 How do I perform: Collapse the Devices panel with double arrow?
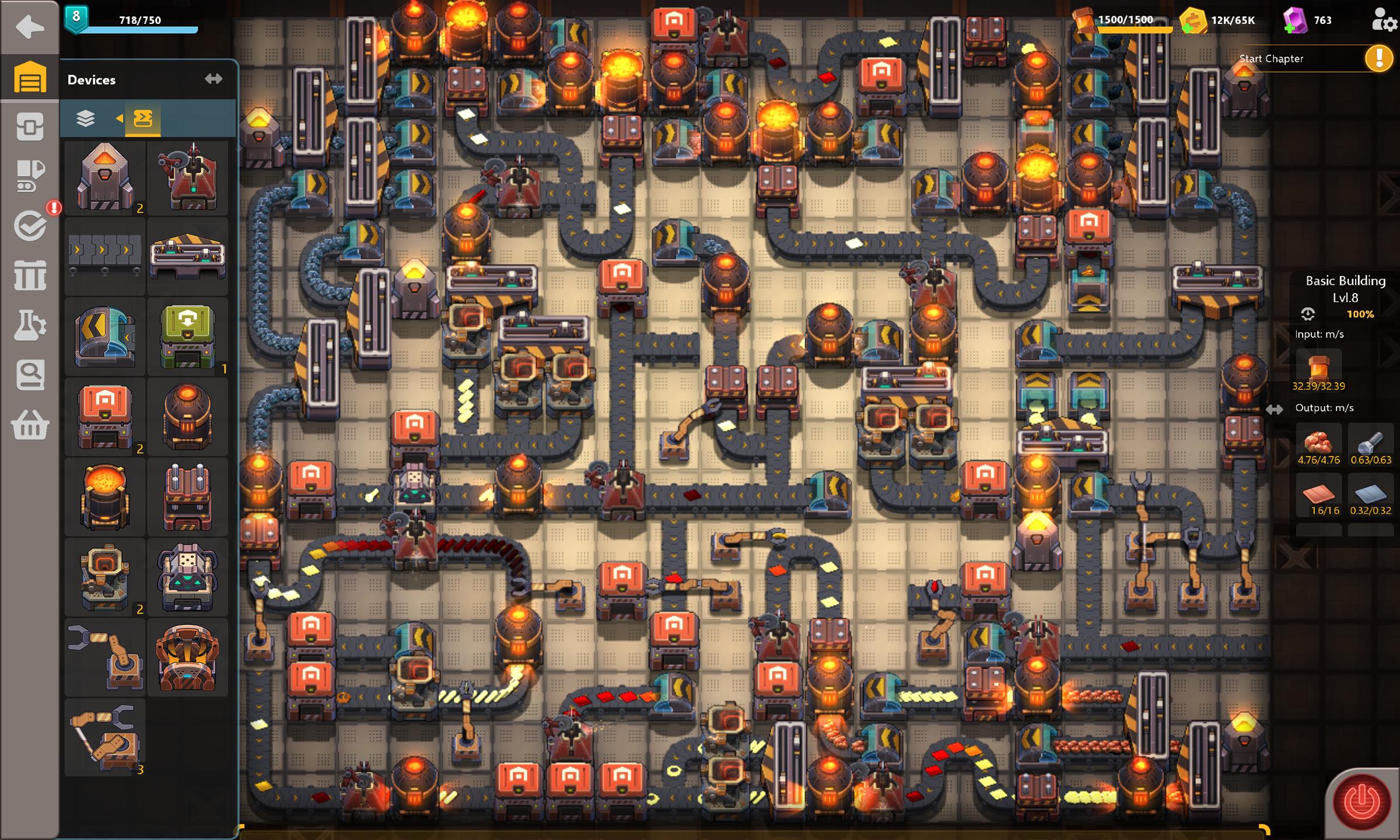[213, 79]
